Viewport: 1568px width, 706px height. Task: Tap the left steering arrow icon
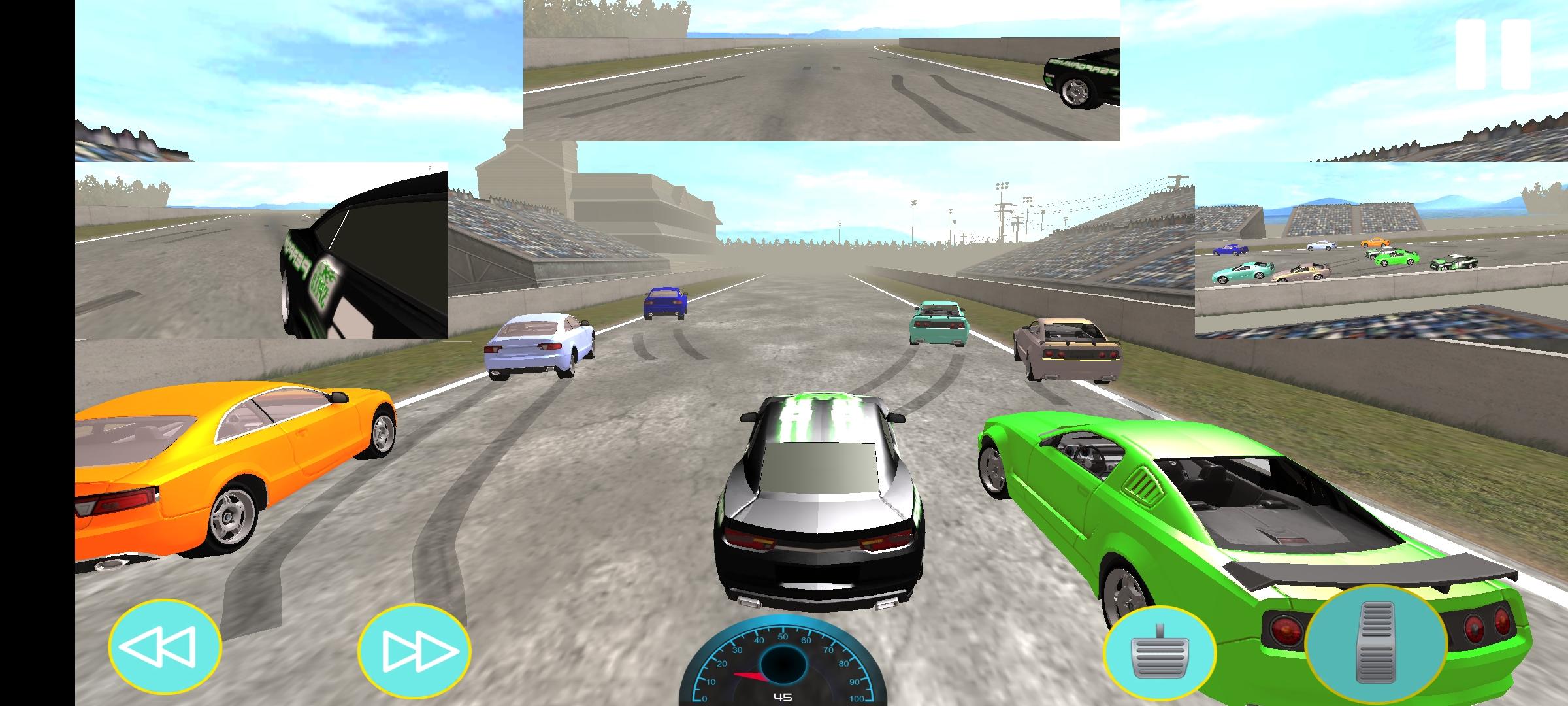tap(167, 646)
